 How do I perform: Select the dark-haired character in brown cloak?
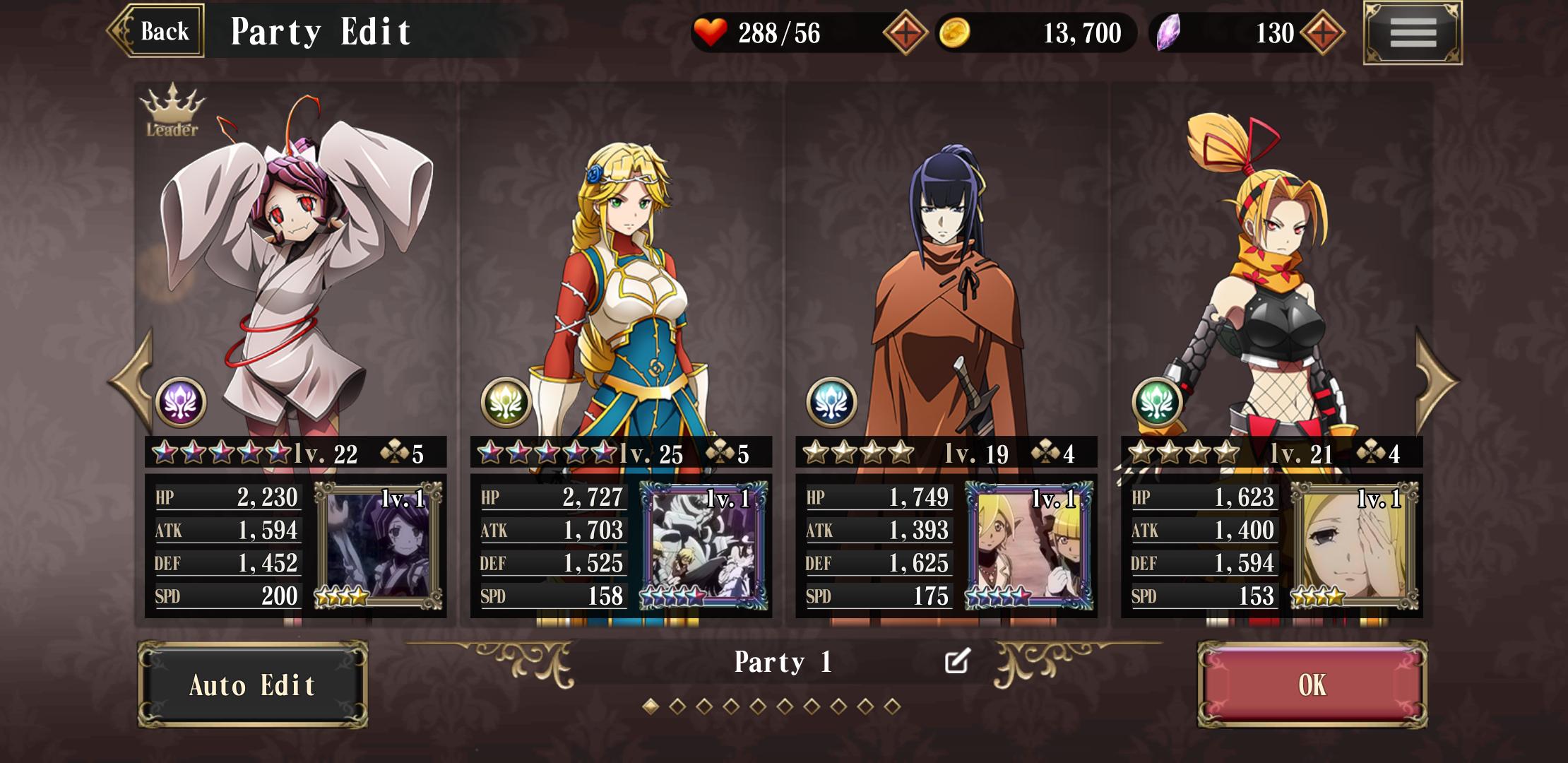click(946, 283)
